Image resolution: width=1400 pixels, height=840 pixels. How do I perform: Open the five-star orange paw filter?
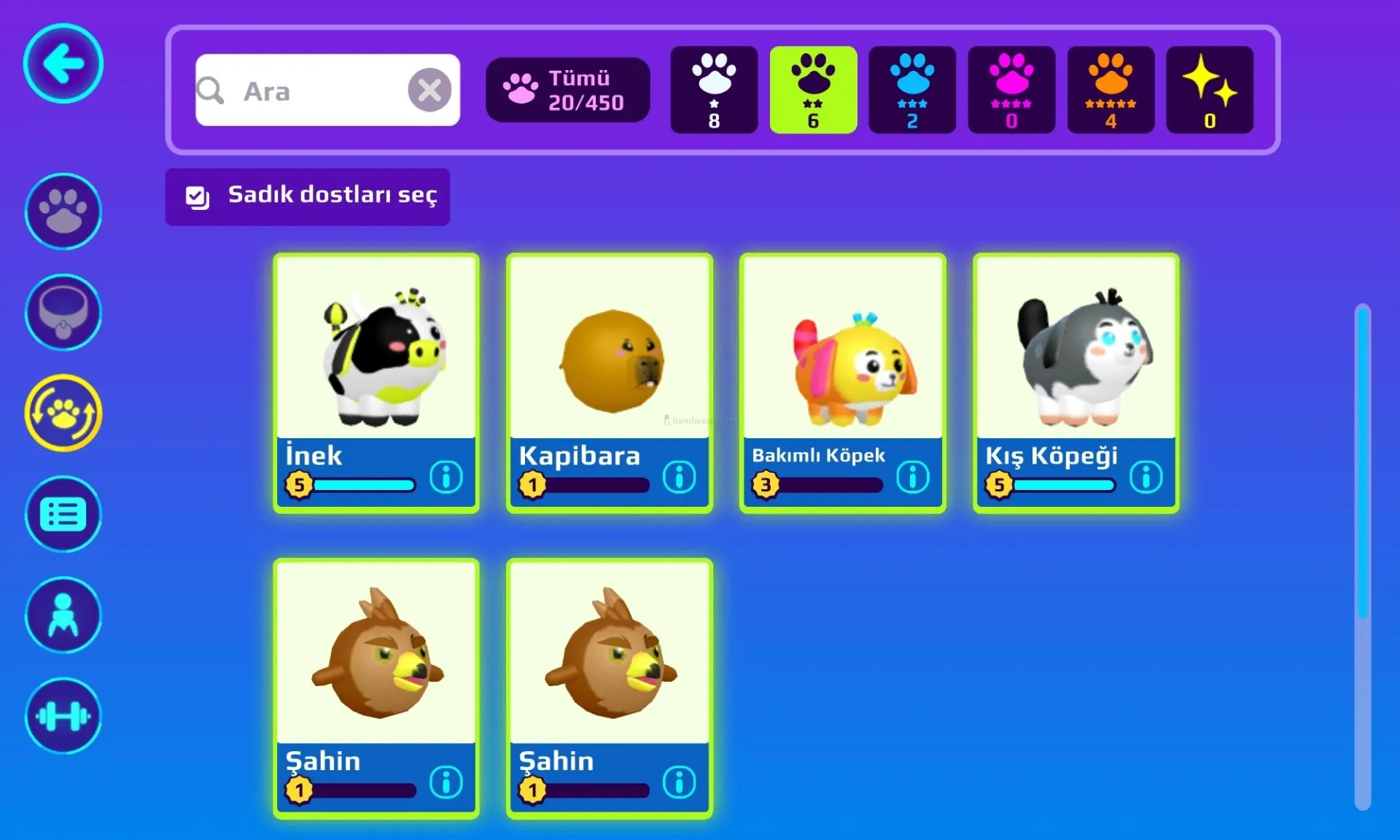[1111, 90]
